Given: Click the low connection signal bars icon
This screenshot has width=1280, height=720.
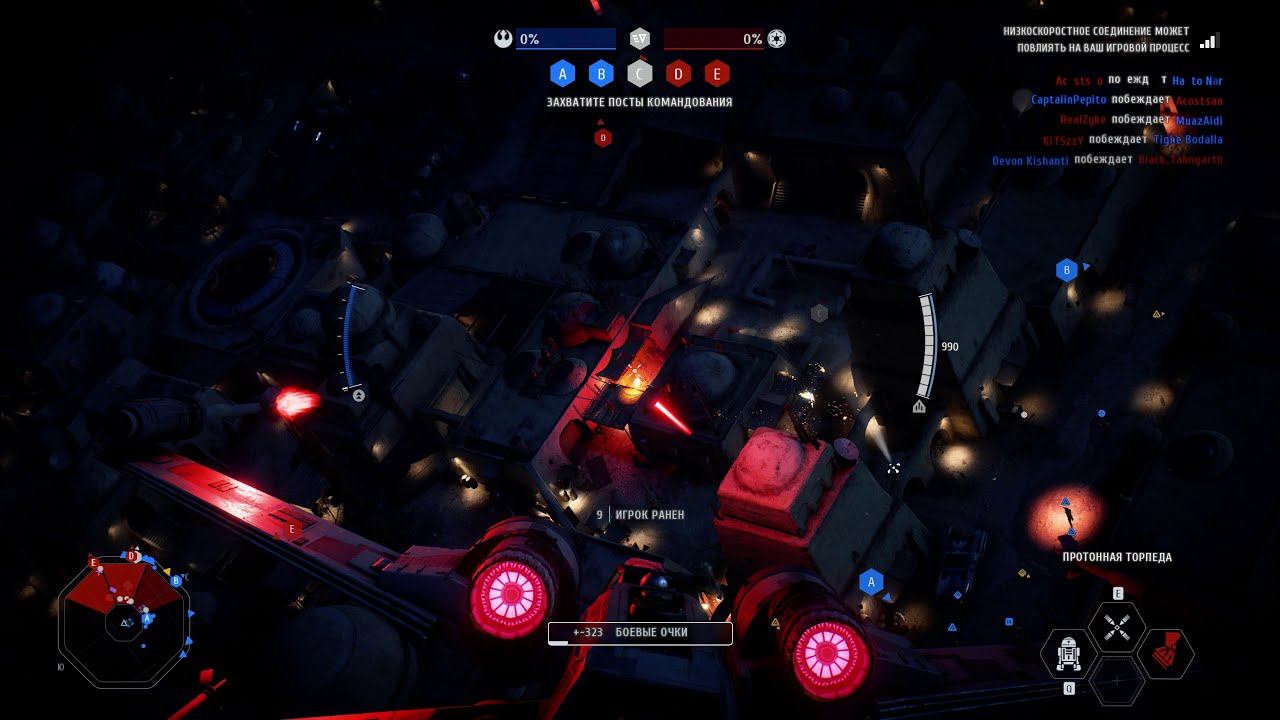Looking at the screenshot, I should (x=1209, y=41).
